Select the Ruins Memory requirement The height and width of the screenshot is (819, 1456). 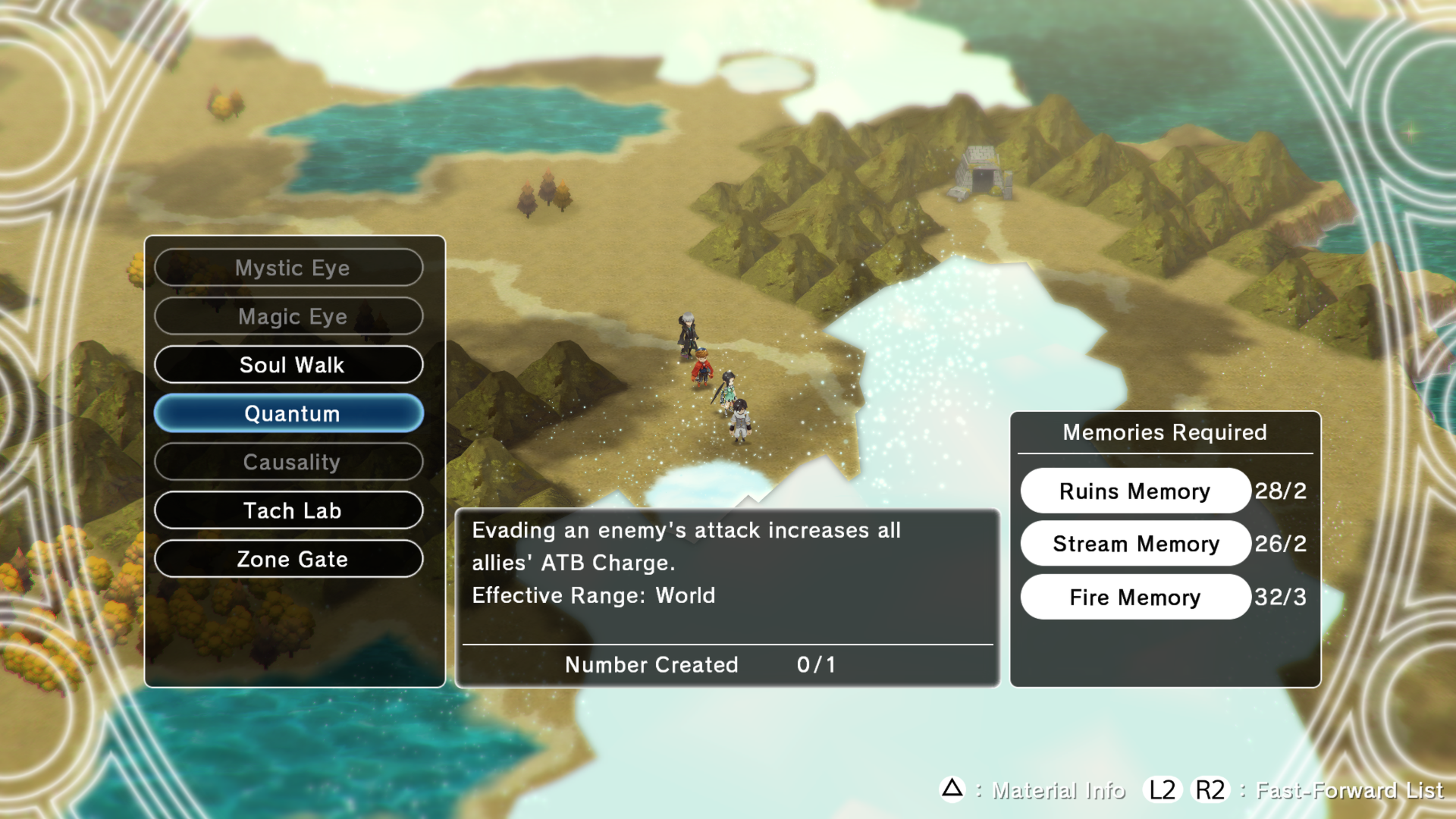(1134, 491)
